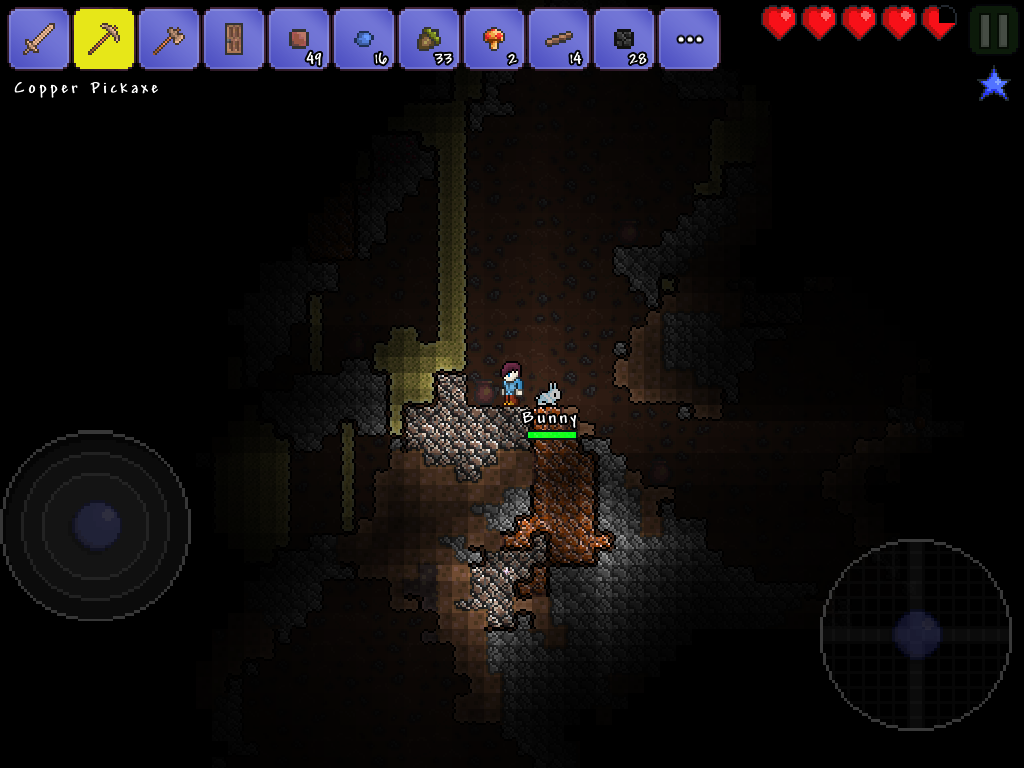Image resolution: width=1024 pixels, height=768 pixels.
Task: Tap the Copper Pickaxe hotbar slot
Action: click(104, 39)
